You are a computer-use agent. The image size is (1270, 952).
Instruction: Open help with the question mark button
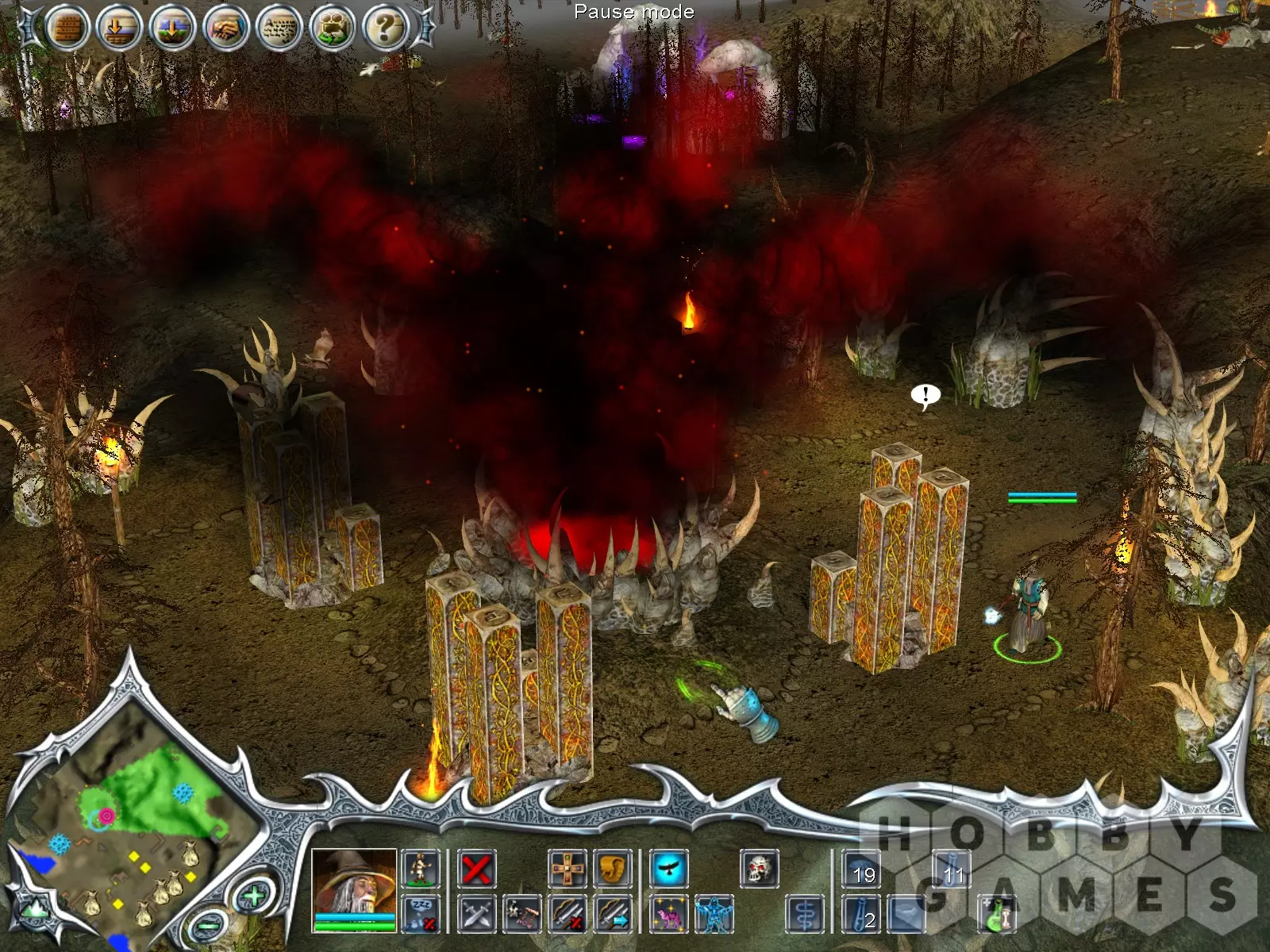click(x=386, y=29)
